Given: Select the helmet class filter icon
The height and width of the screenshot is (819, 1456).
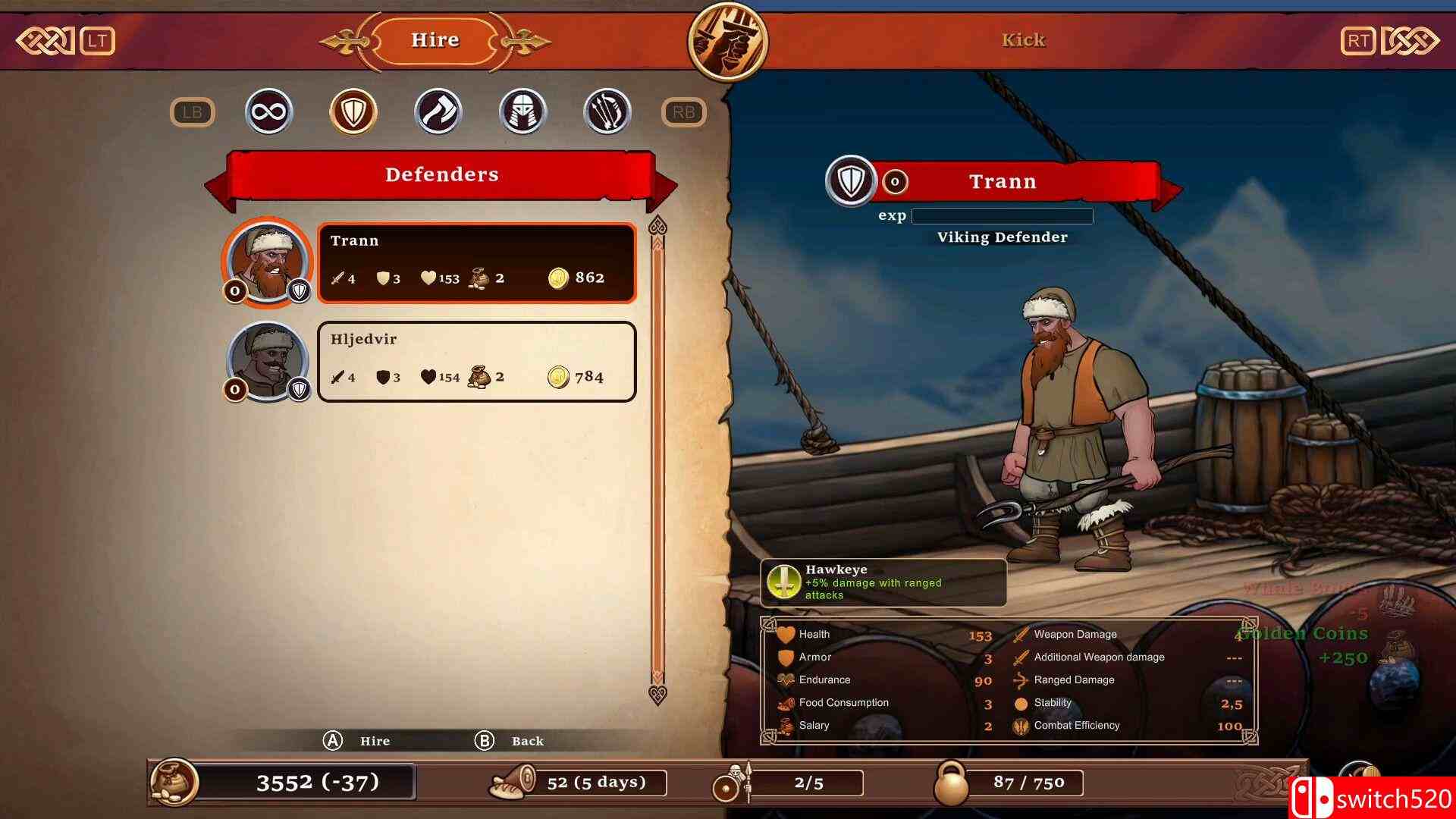Looking at the screenshot, I should (523, 111).
